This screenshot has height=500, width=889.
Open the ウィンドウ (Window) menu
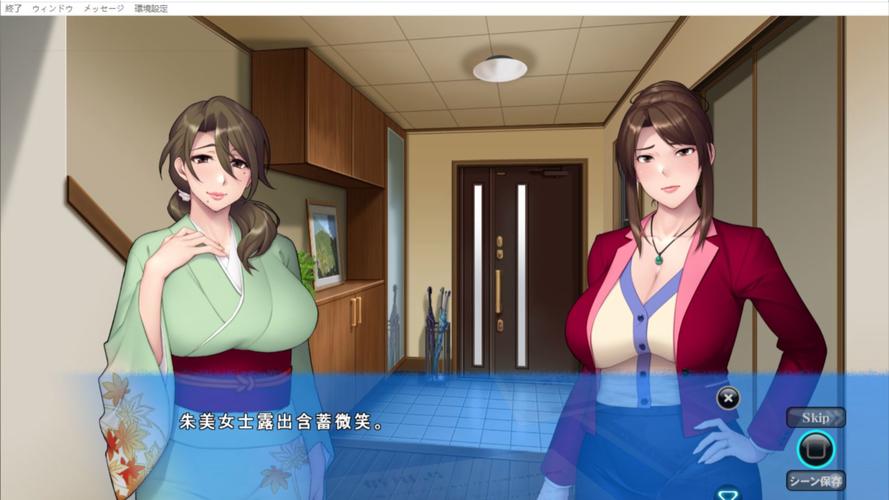[x=52, y=8]
